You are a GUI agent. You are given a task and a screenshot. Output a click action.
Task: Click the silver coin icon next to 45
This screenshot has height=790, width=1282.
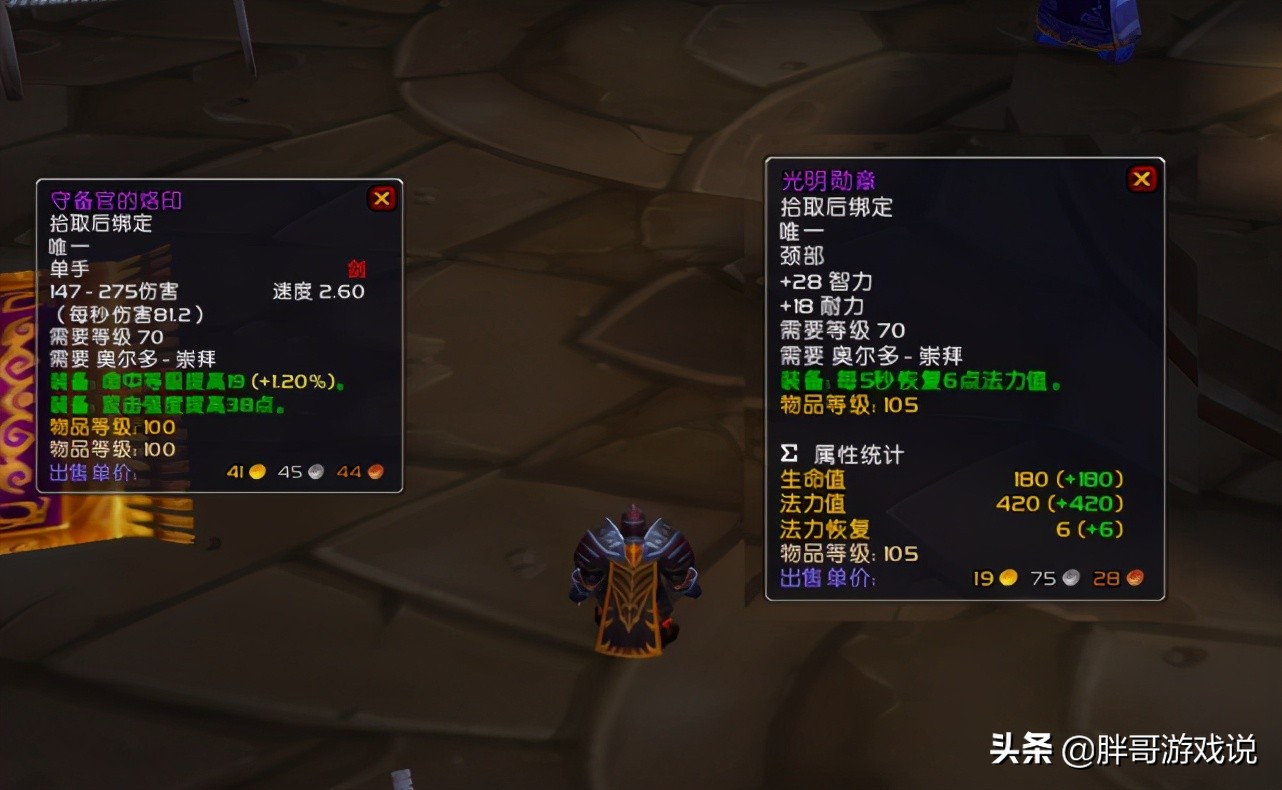(x=317, y=471)
